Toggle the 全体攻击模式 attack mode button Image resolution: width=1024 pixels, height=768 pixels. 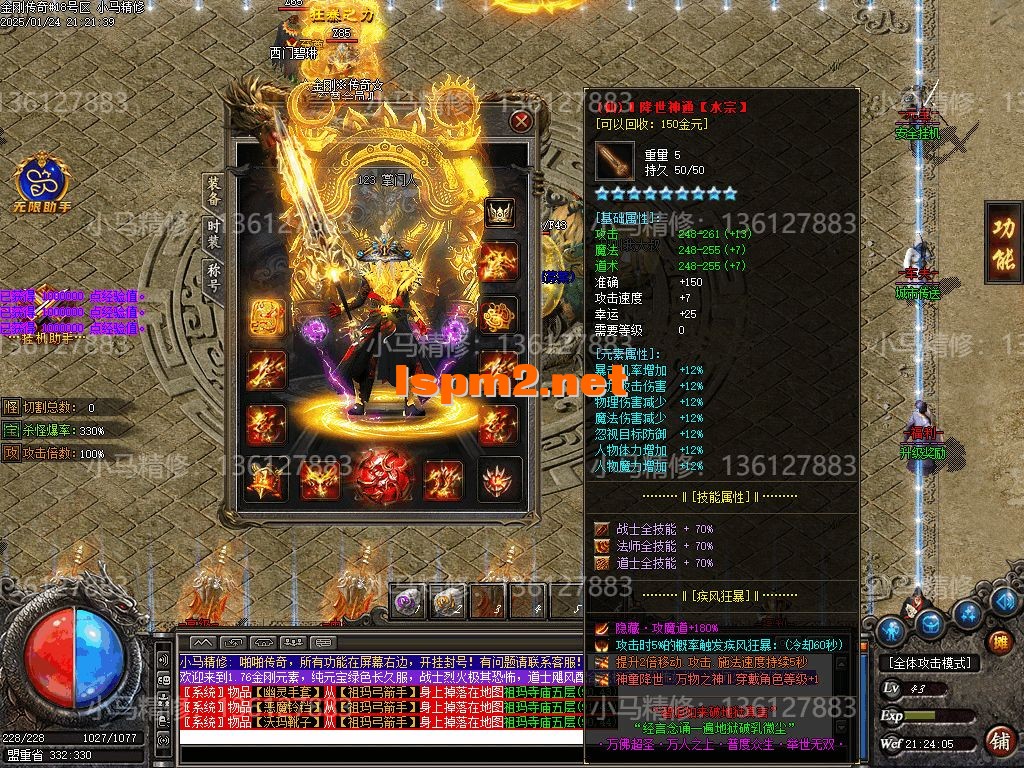[930, 662]
